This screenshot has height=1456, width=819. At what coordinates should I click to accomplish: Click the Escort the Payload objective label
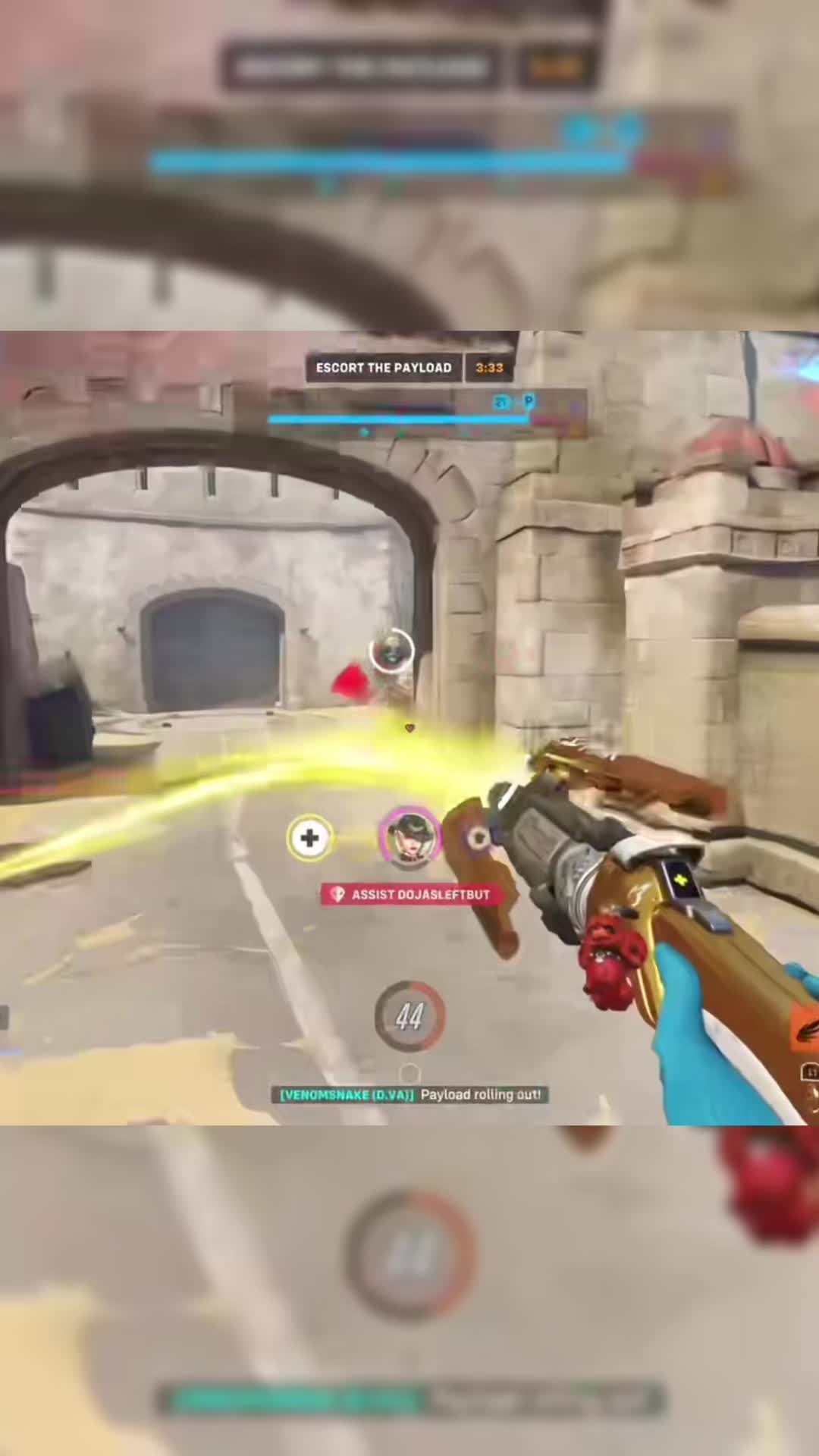tap(383, 368)
